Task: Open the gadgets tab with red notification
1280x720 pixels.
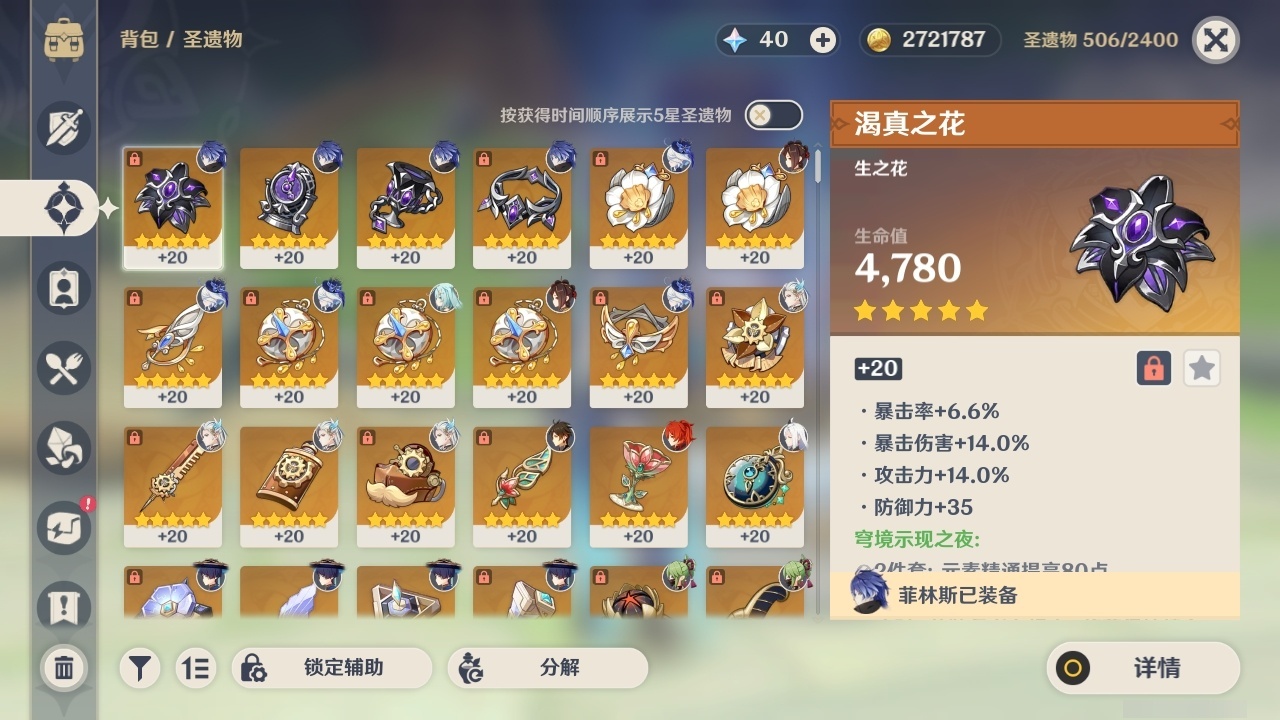Action: tap(64, 528)
